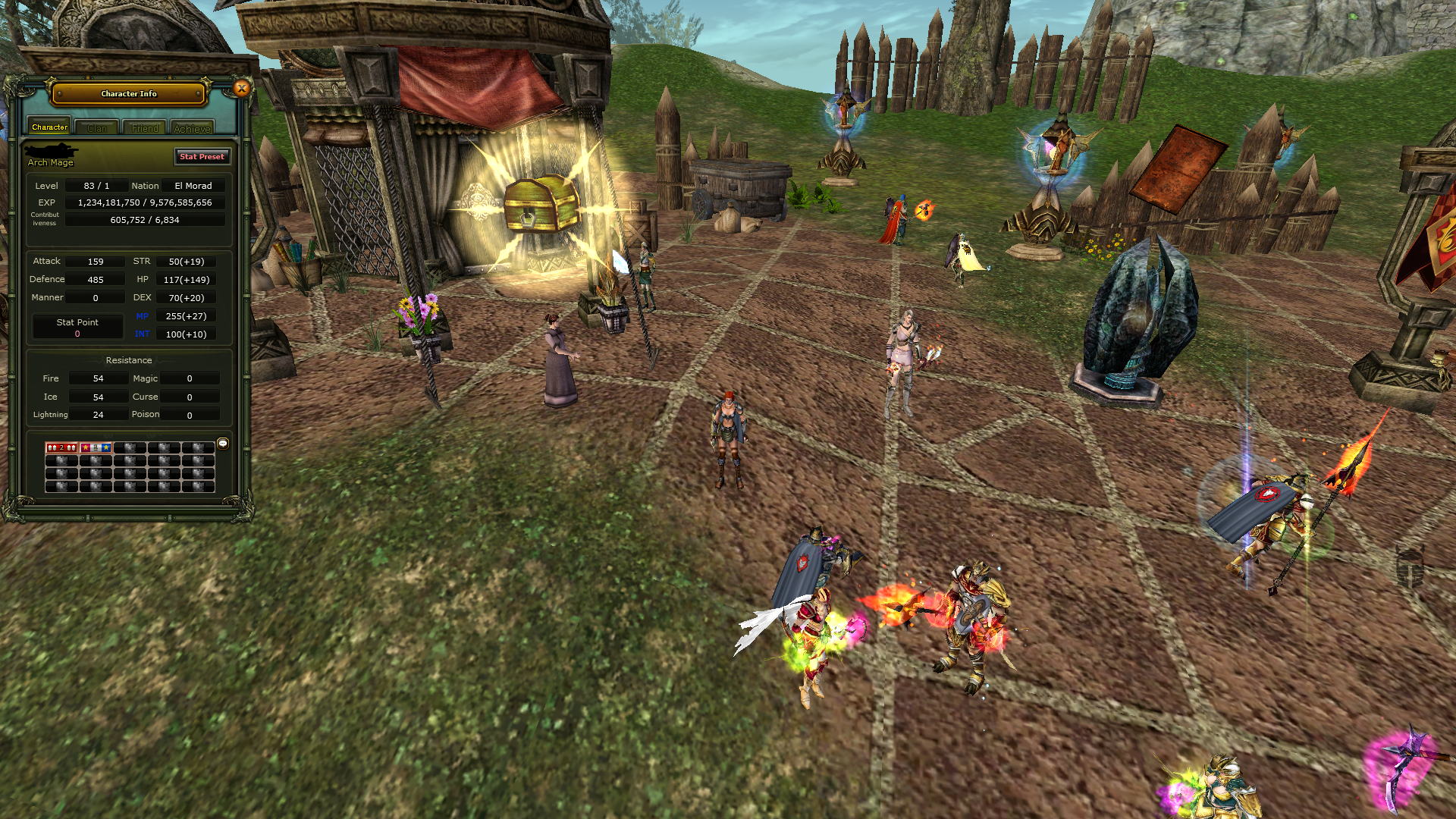The image size is (1456, 819).
Task: Close the Character Info window
Action: coord(242,89)
